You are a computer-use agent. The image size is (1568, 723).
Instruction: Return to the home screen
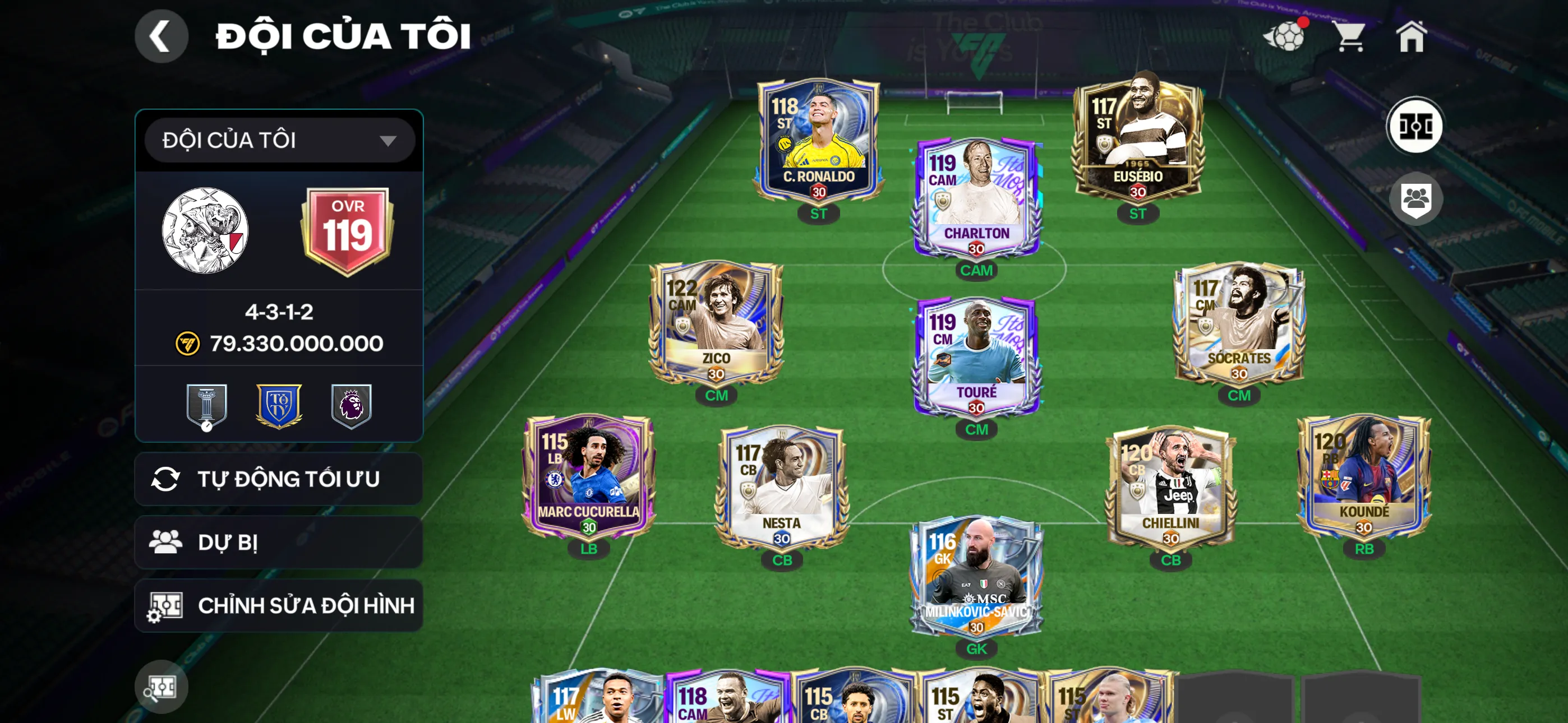pyautogui.click(x=1411, y=36)
